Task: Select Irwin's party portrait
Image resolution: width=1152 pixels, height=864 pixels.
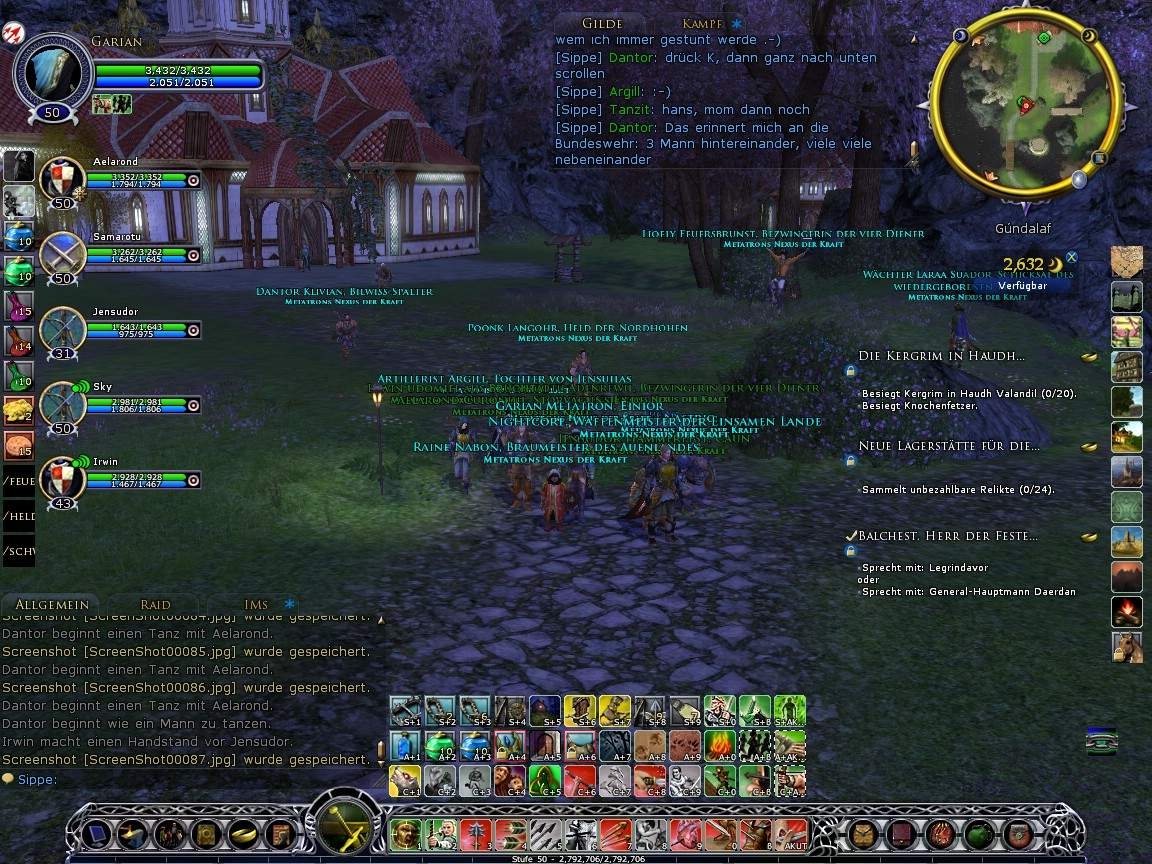Action: (62, 478)
